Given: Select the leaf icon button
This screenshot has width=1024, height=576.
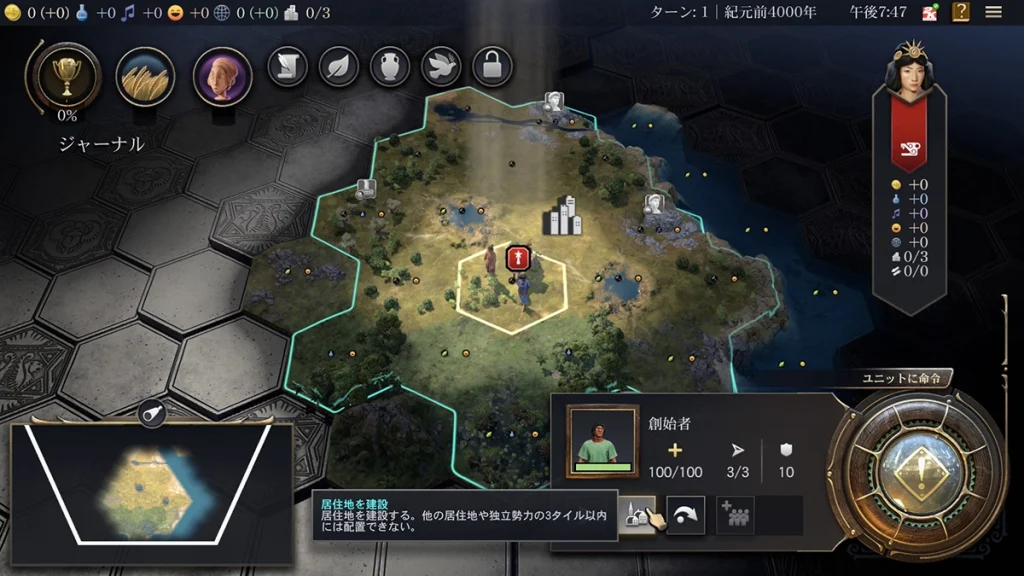Looking at the screenshot, I should (x=338, y=67).
